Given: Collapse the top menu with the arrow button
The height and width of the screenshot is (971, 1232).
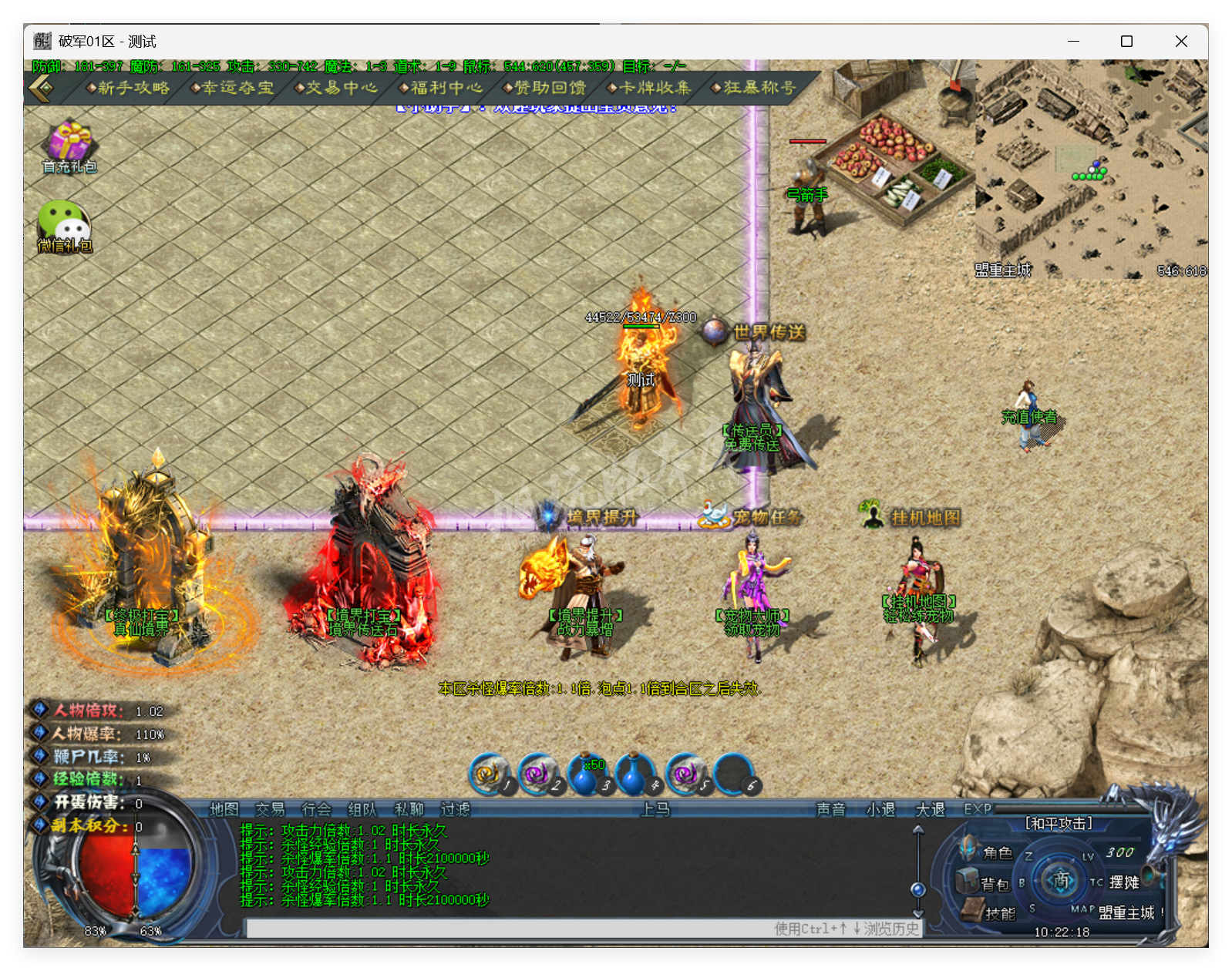Looking at the screenshot, I should click(42, 89).
